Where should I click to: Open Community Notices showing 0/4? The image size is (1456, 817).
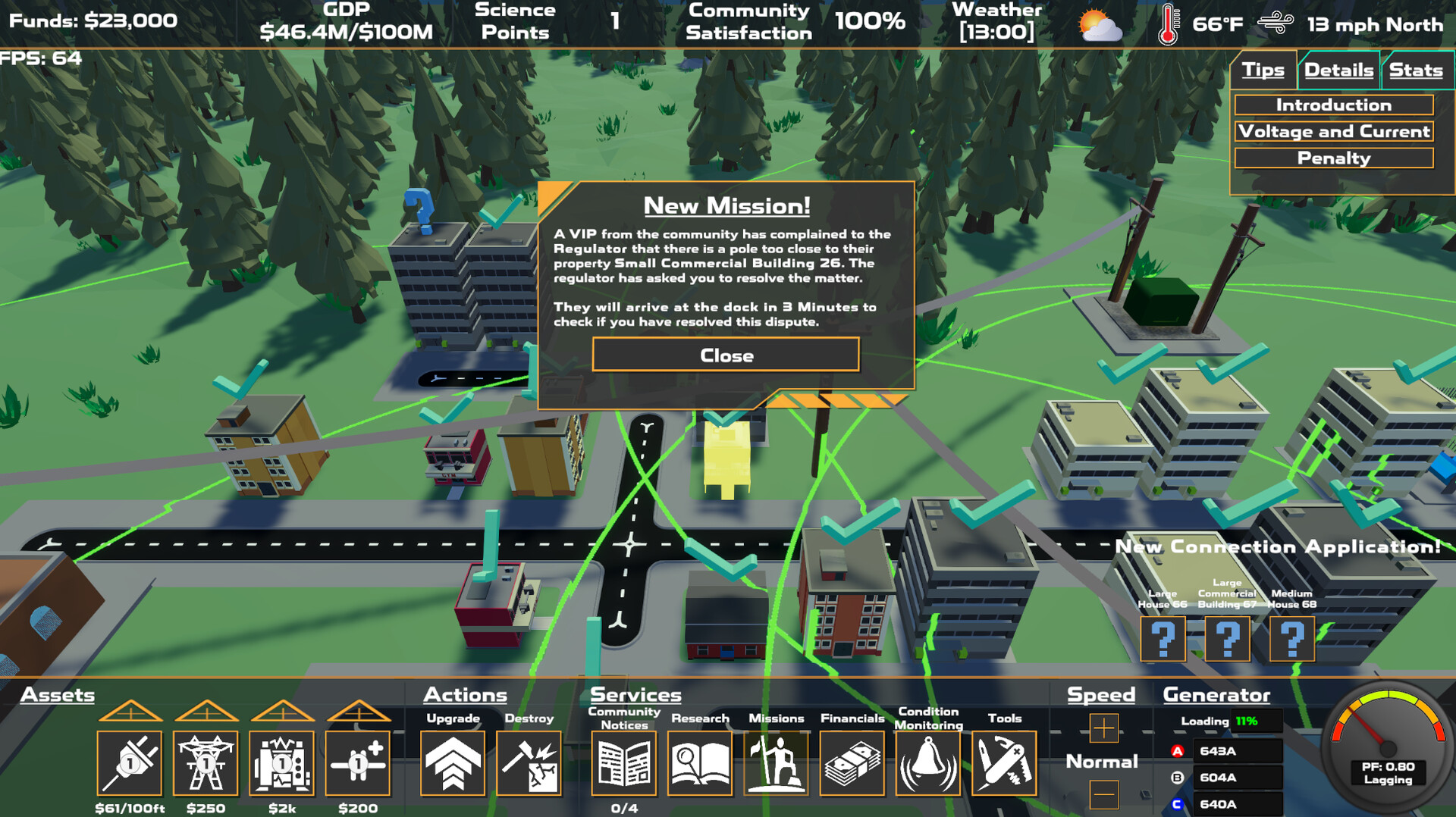click(623, 763)
